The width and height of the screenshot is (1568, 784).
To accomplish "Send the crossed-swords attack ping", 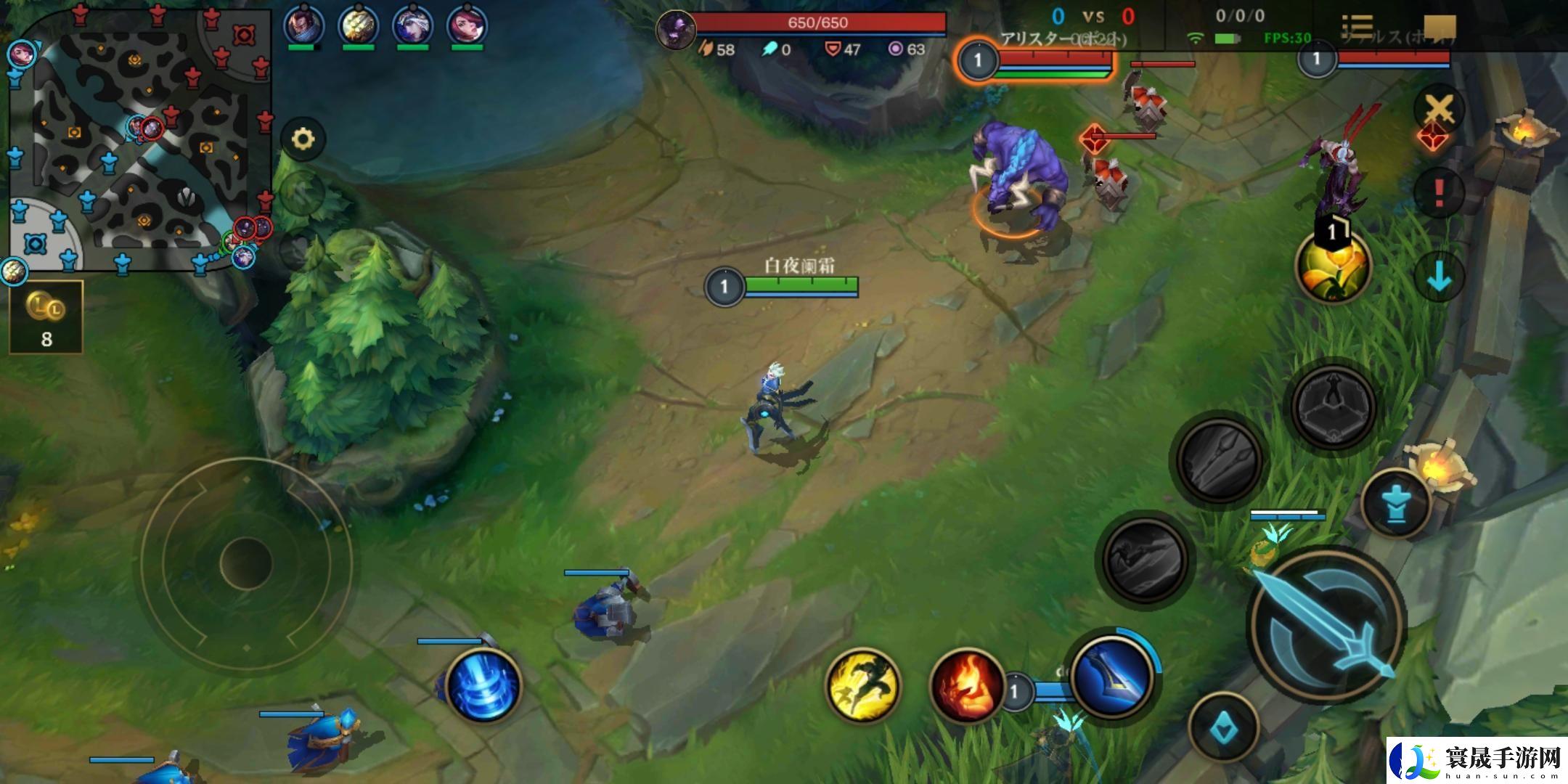I will (1439, 110).
